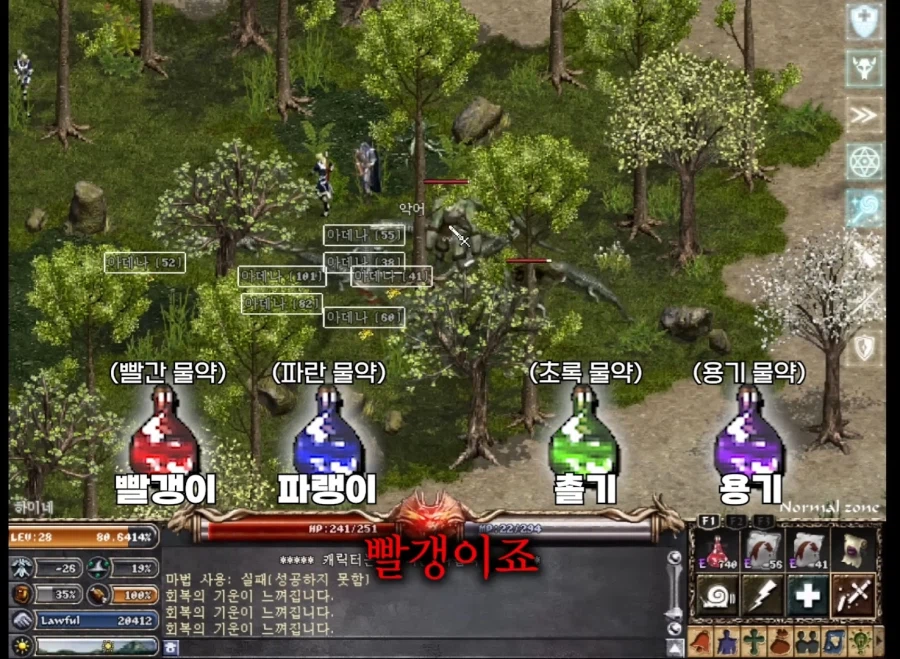Cast the lightning bolt skill

(x=762, y=596)
